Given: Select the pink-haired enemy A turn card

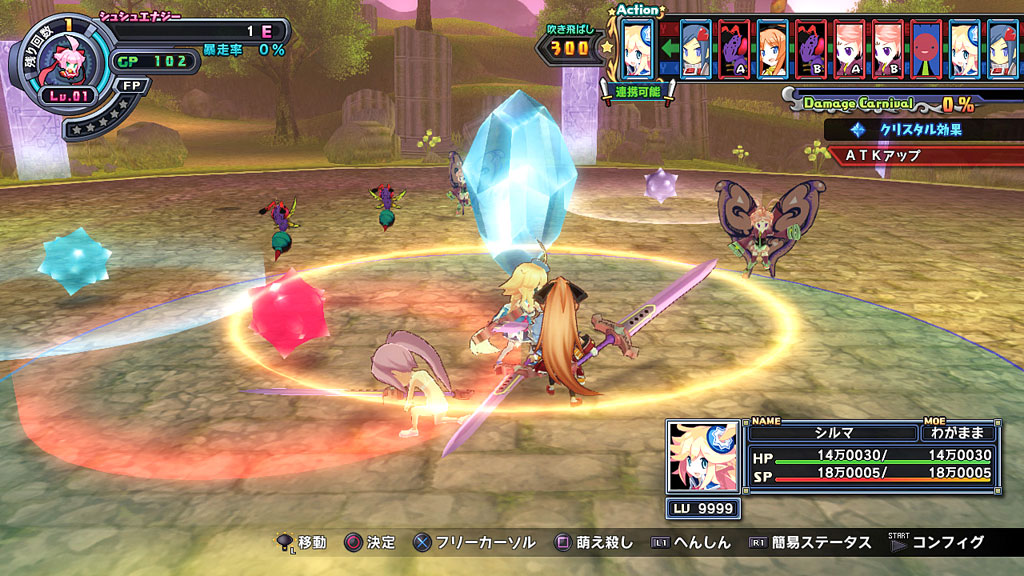Looking at the screenshot, I should click(849, 49).
